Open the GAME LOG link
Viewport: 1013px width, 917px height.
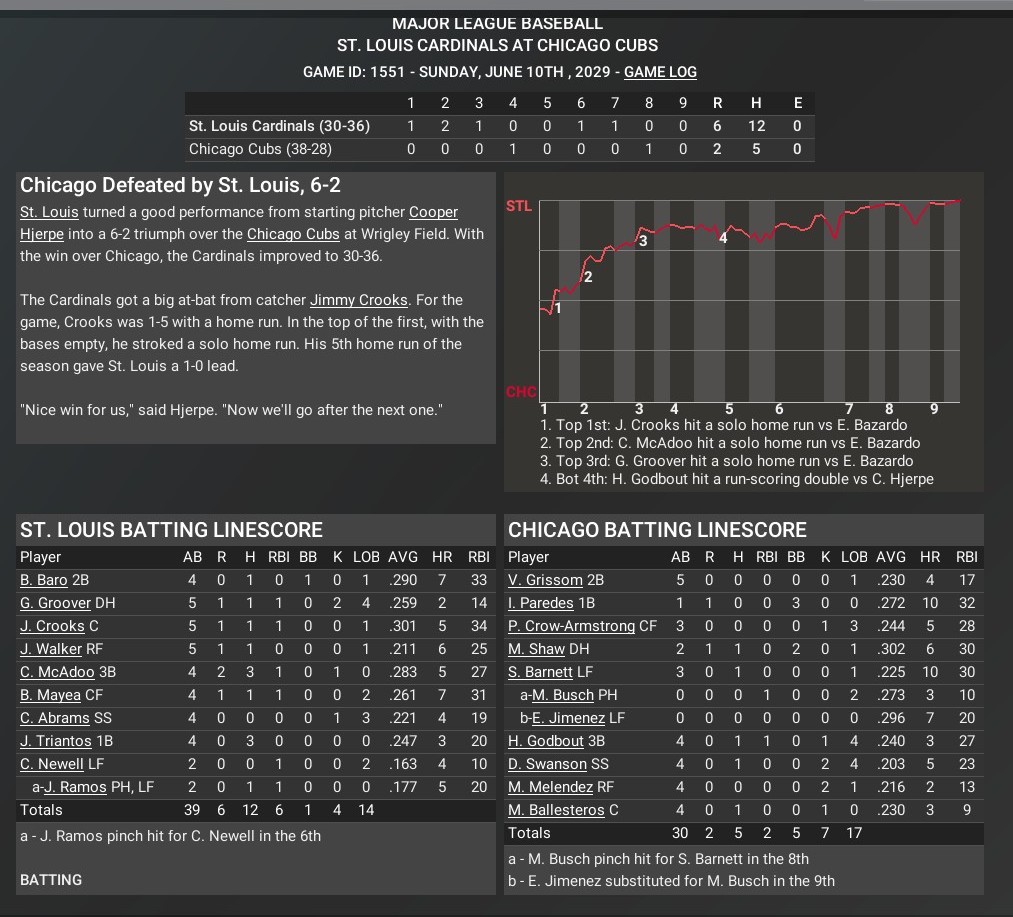click(x=660, y=72)
